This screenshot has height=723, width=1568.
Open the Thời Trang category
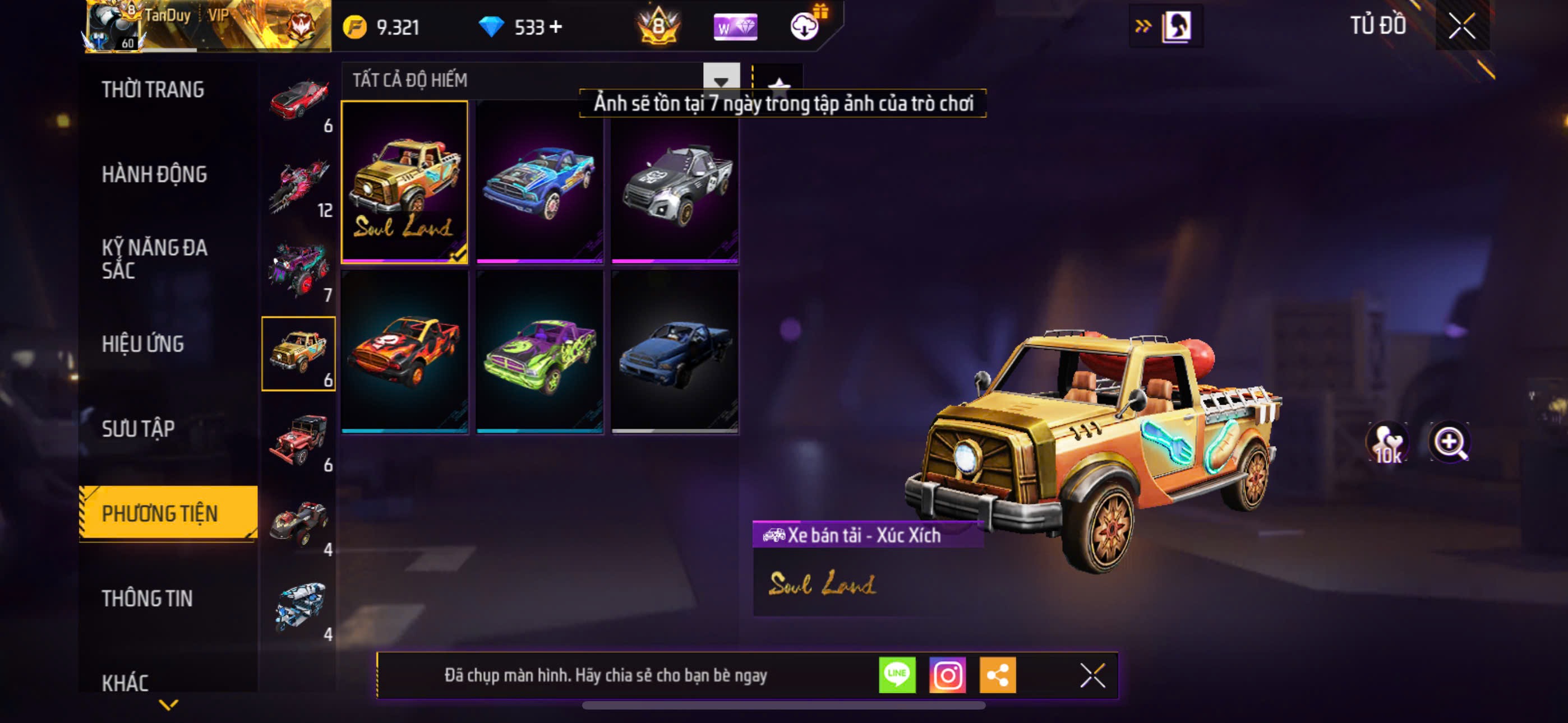pyautogui.click(x=153, y=90)
